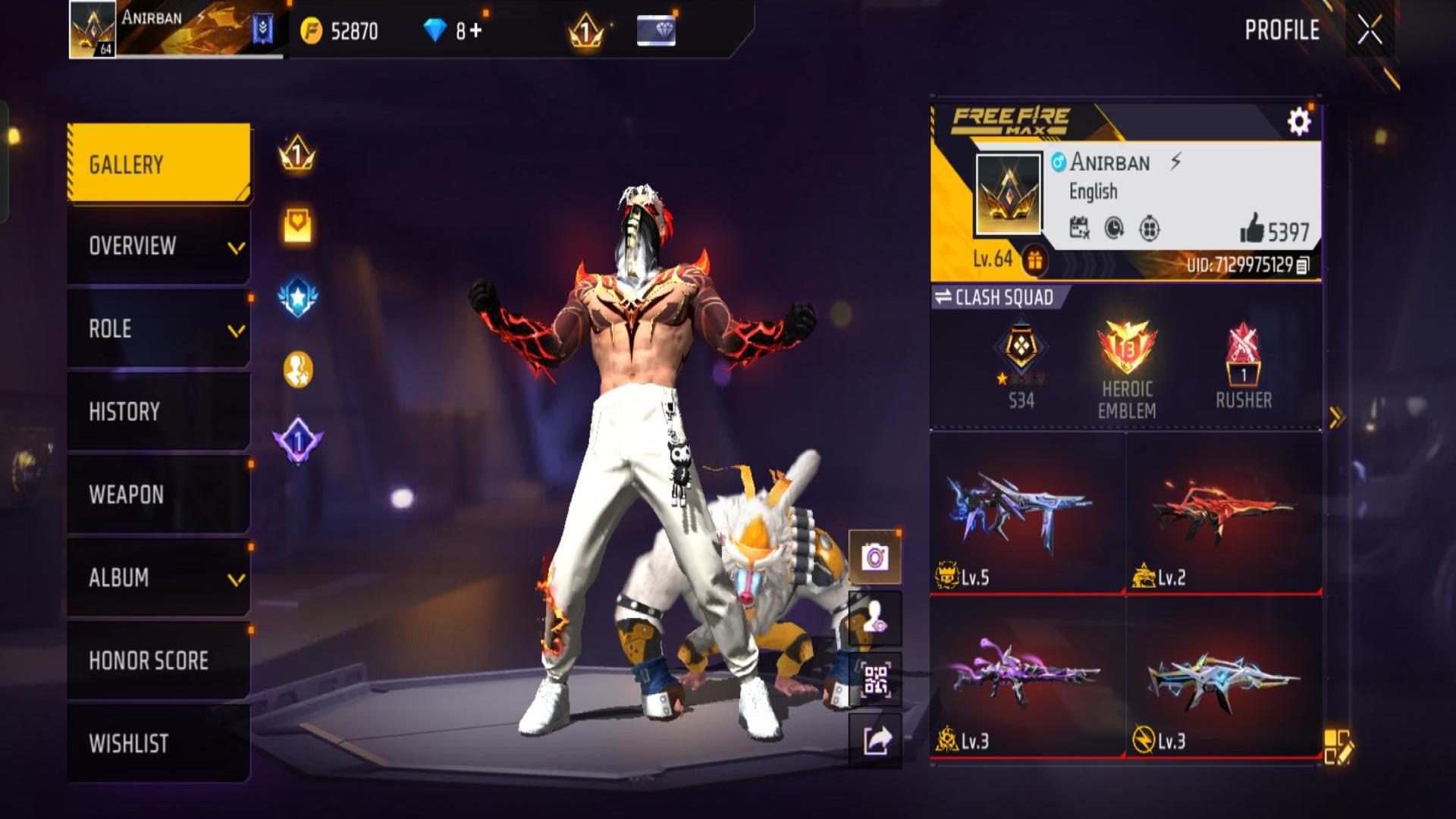Open the QR code button
This screenshot has height=819, width=1456.
875,680
